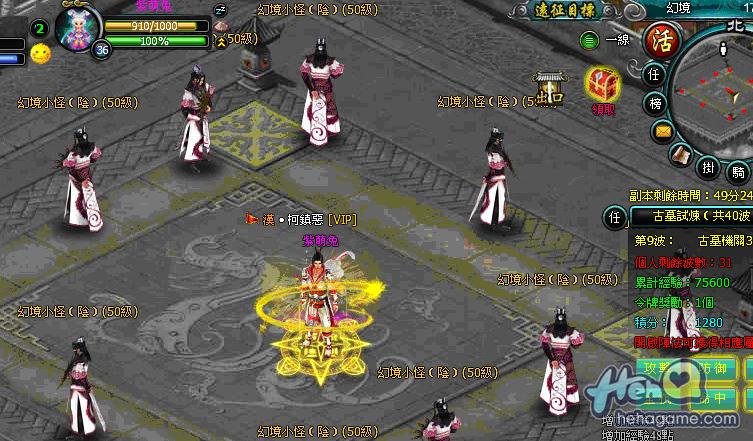Click the 任 quest button beside the minimap

pyautogui.click(x=654, y=75)
